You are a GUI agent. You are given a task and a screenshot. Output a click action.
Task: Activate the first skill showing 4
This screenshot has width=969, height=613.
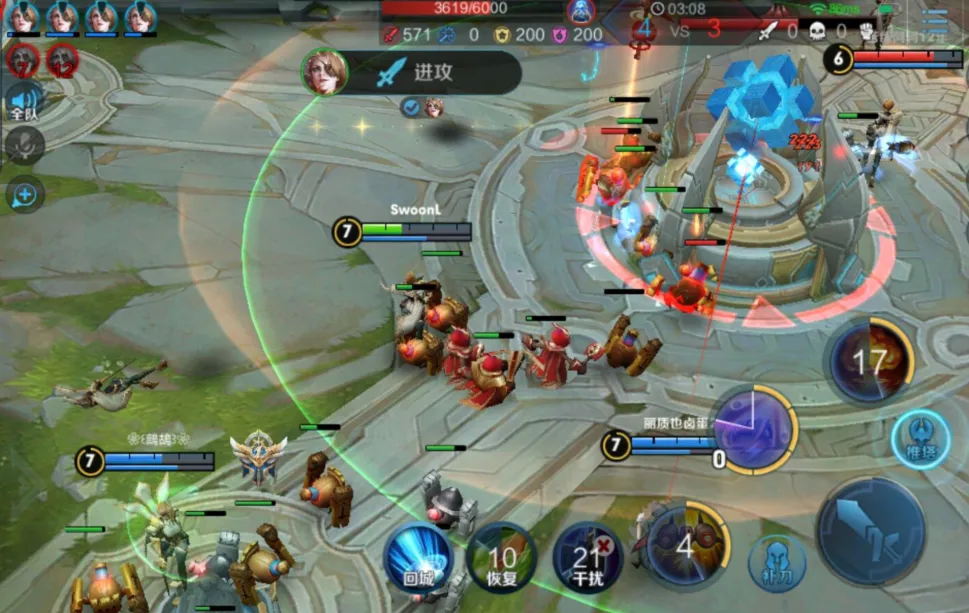685,545
